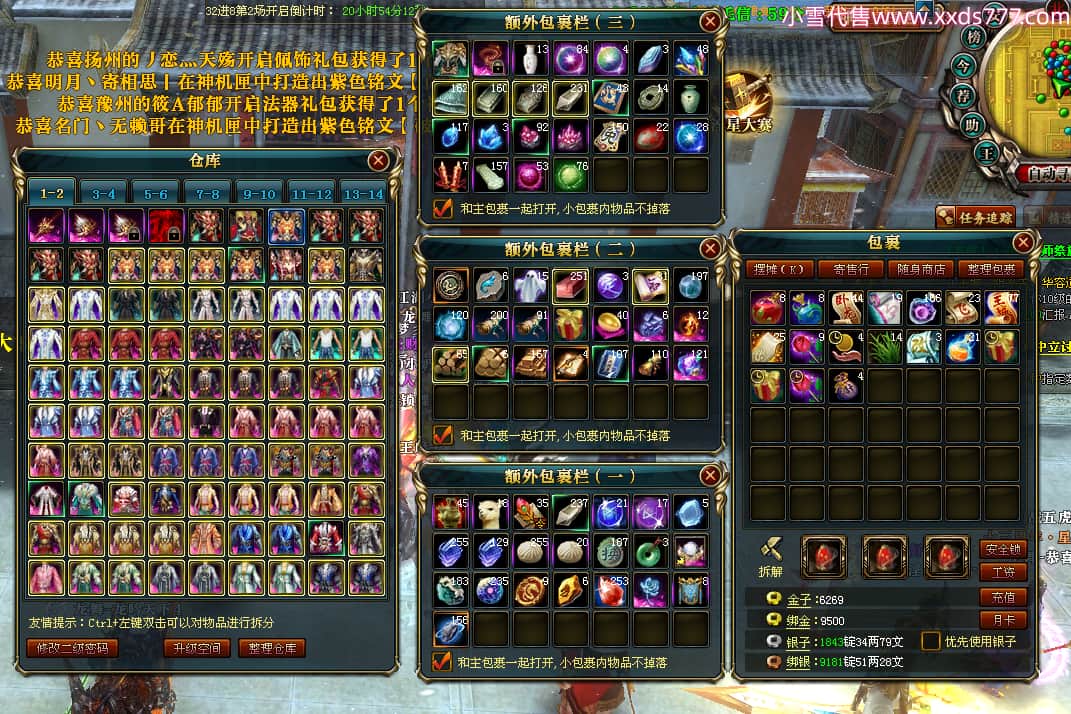This screenshot has width=1071, height=714.
Task: Close the 仓库 warehouse window
Action: [378, 160]
